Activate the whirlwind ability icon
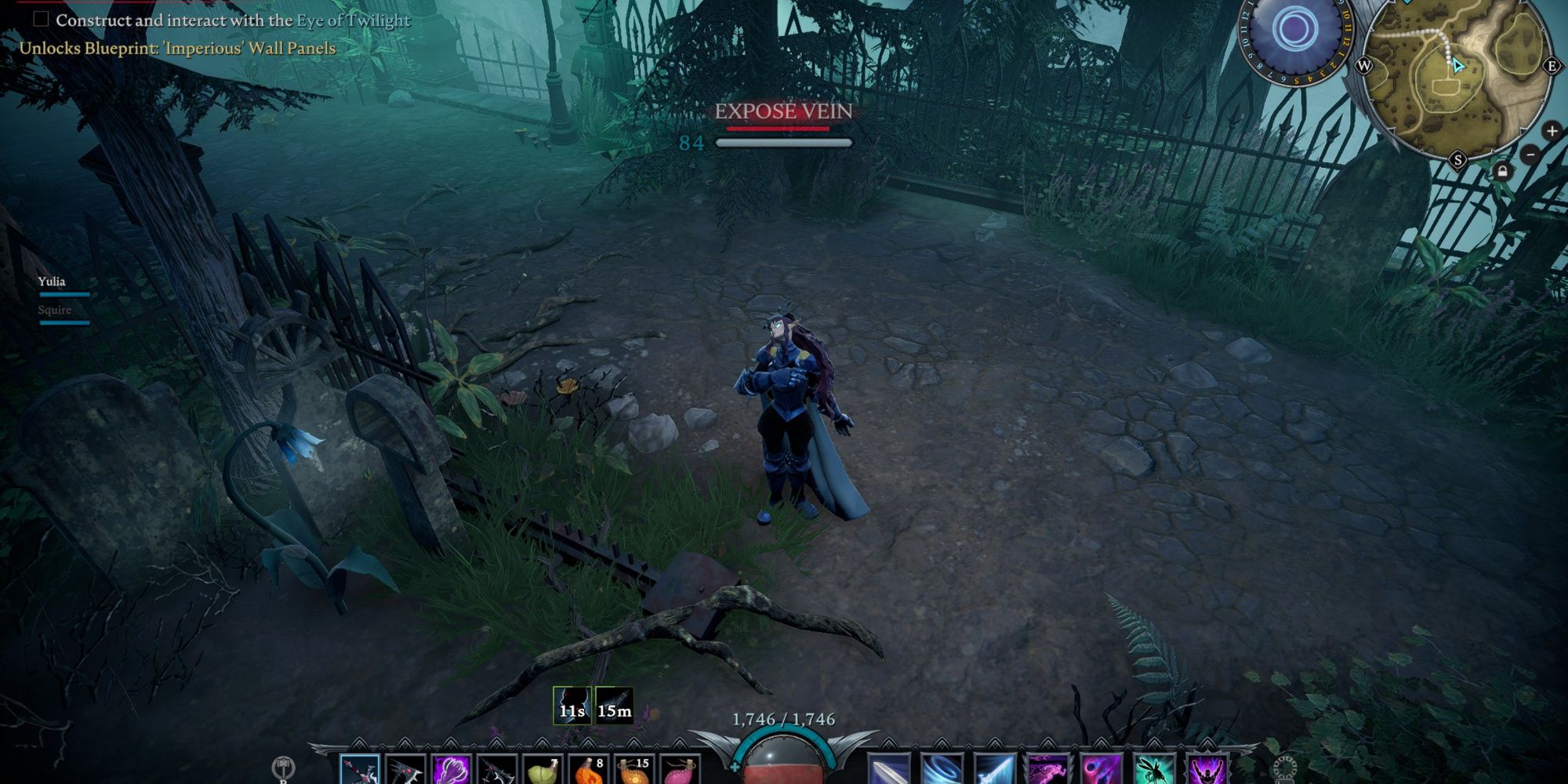 [x=940, y=770]
